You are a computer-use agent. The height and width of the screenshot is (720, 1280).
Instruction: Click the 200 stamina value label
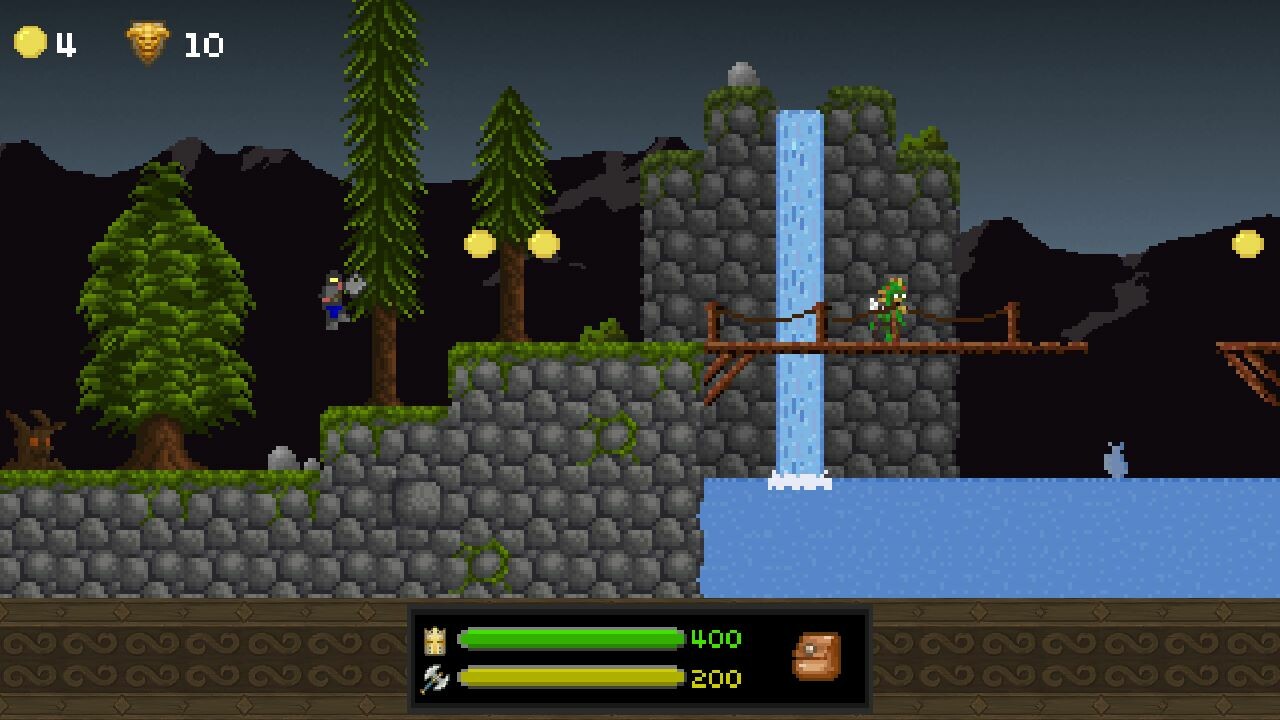tap(712, 677)
